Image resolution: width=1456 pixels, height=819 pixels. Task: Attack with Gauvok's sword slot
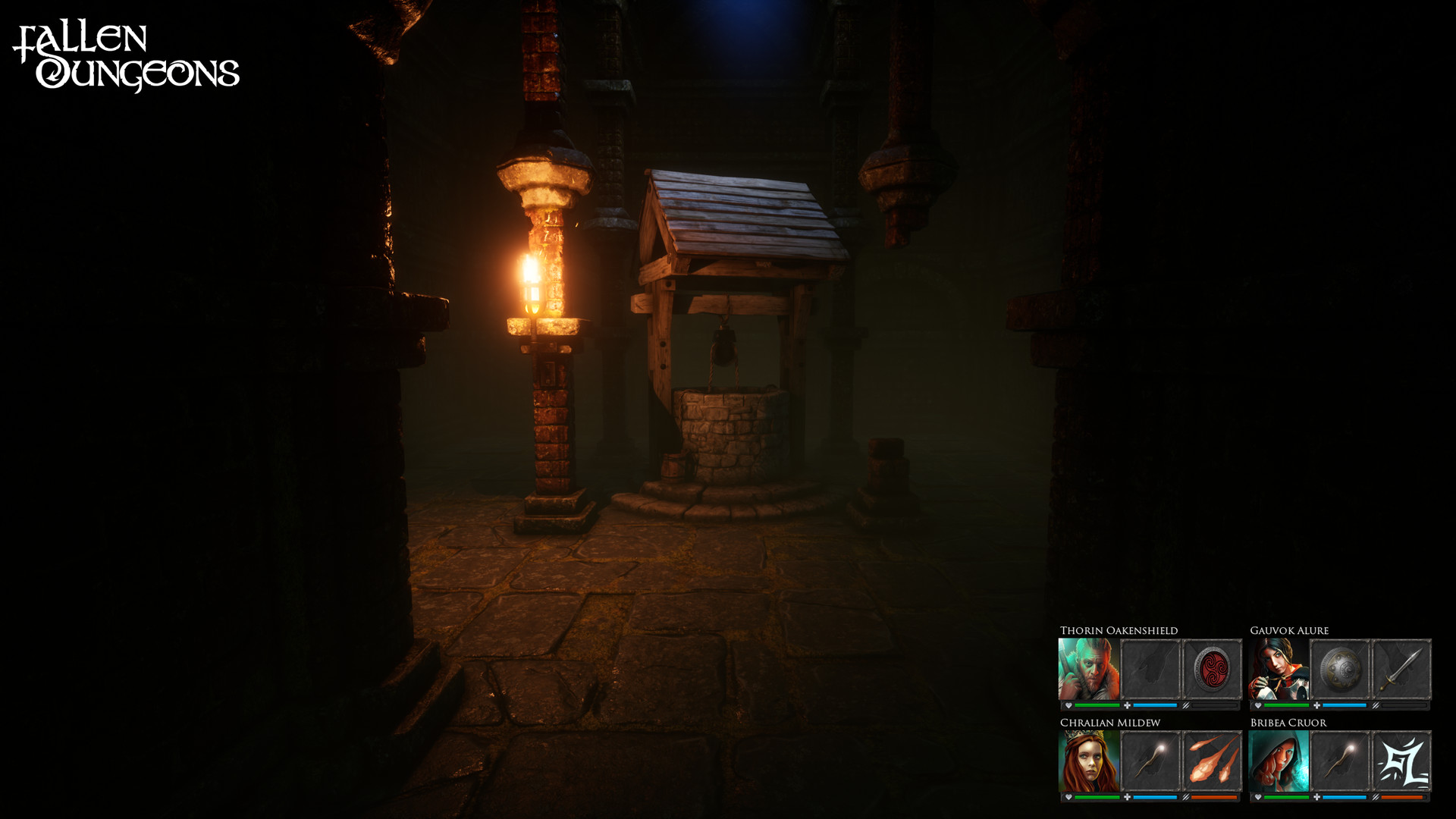[1401, 669]
